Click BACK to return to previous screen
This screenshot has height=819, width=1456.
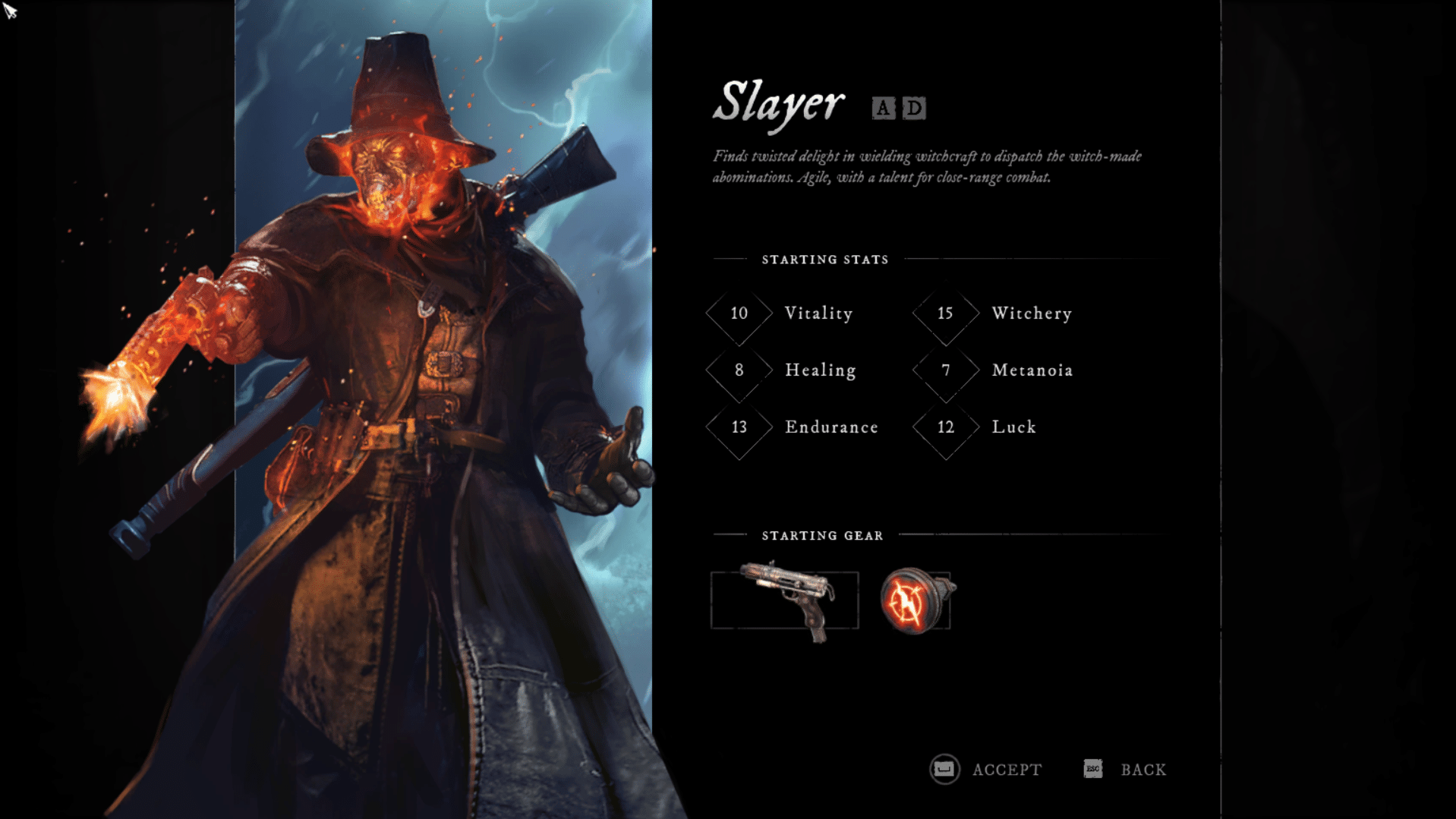(x=1142, y=769)
